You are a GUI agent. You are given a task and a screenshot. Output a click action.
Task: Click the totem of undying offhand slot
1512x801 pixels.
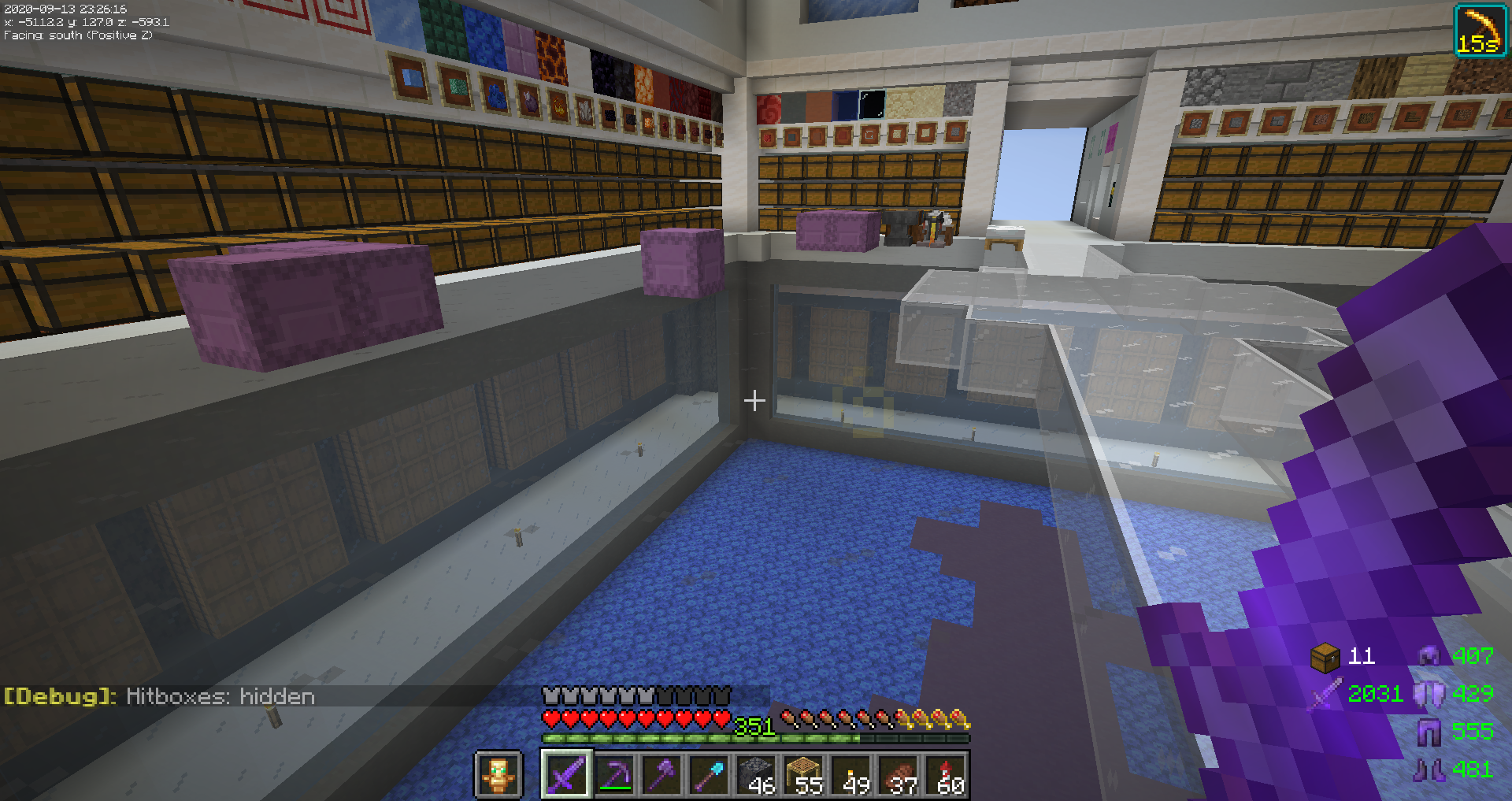point(498,774)
